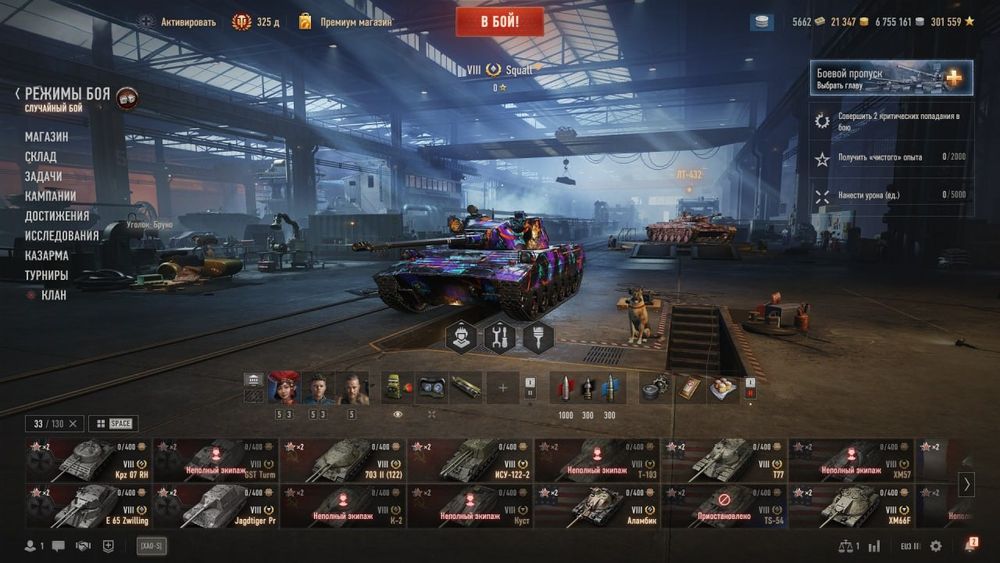Image resolution: width=1000 pixels, height=563 pixels.
Task: Go to the СКЛАД section
Action: tap(41, 157)
